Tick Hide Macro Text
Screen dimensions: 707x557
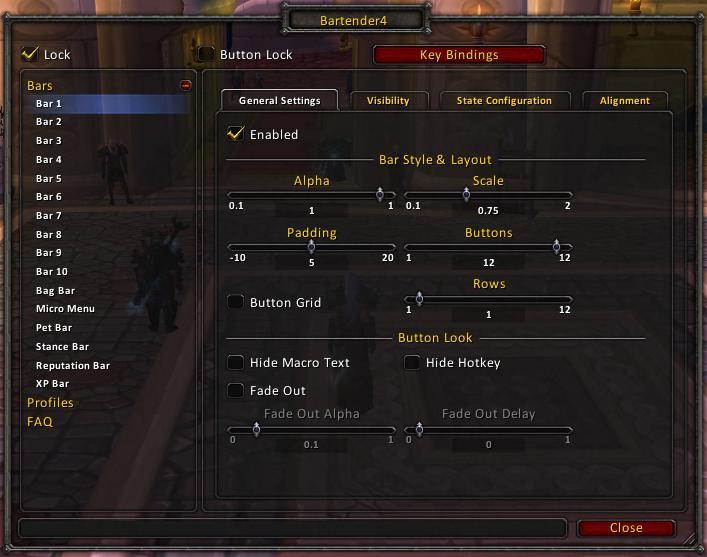pos(236,362)
